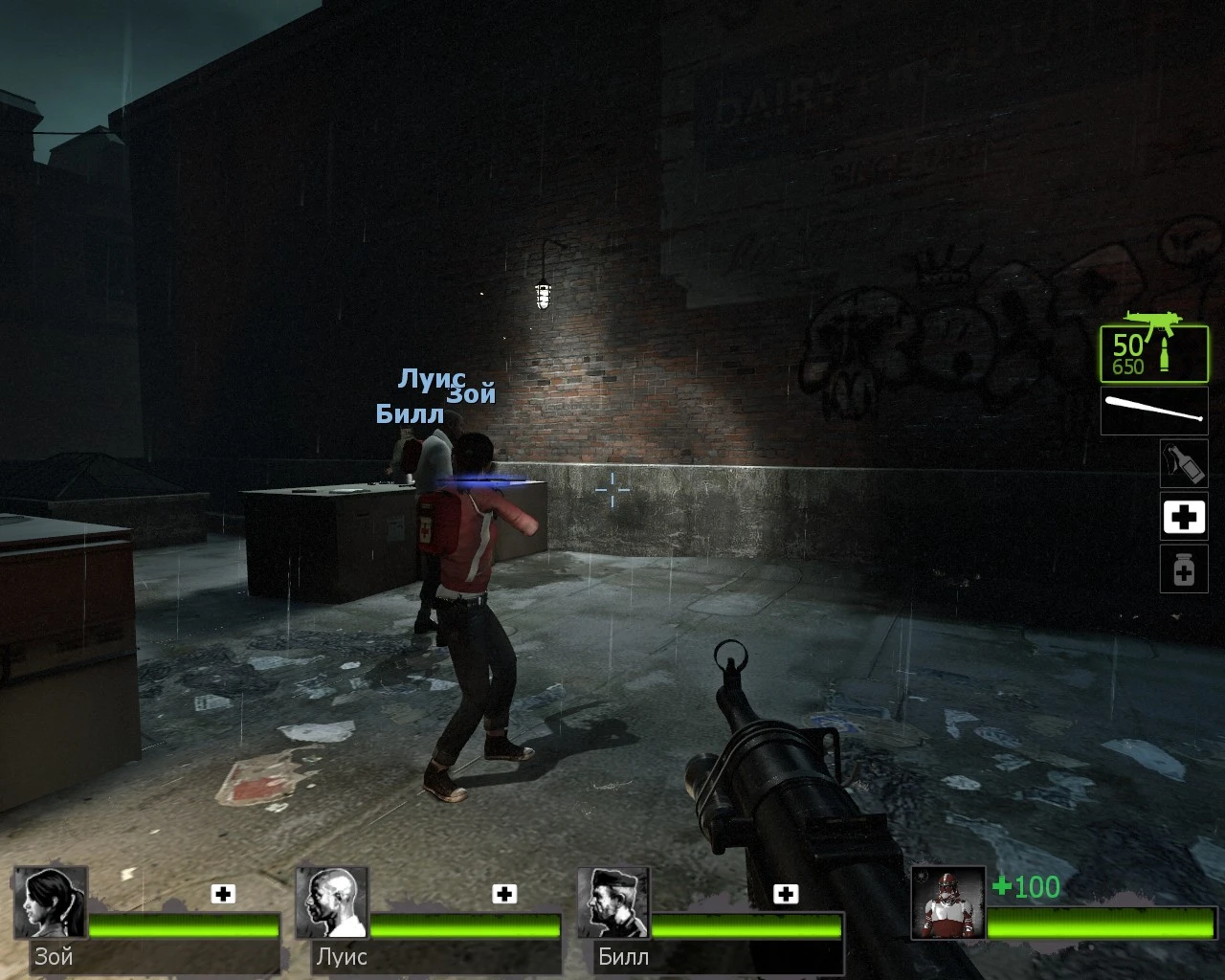The image size is (1225, 980).
Task: Click the floating nametag Луис above the teammate
Action: point(431,377)
